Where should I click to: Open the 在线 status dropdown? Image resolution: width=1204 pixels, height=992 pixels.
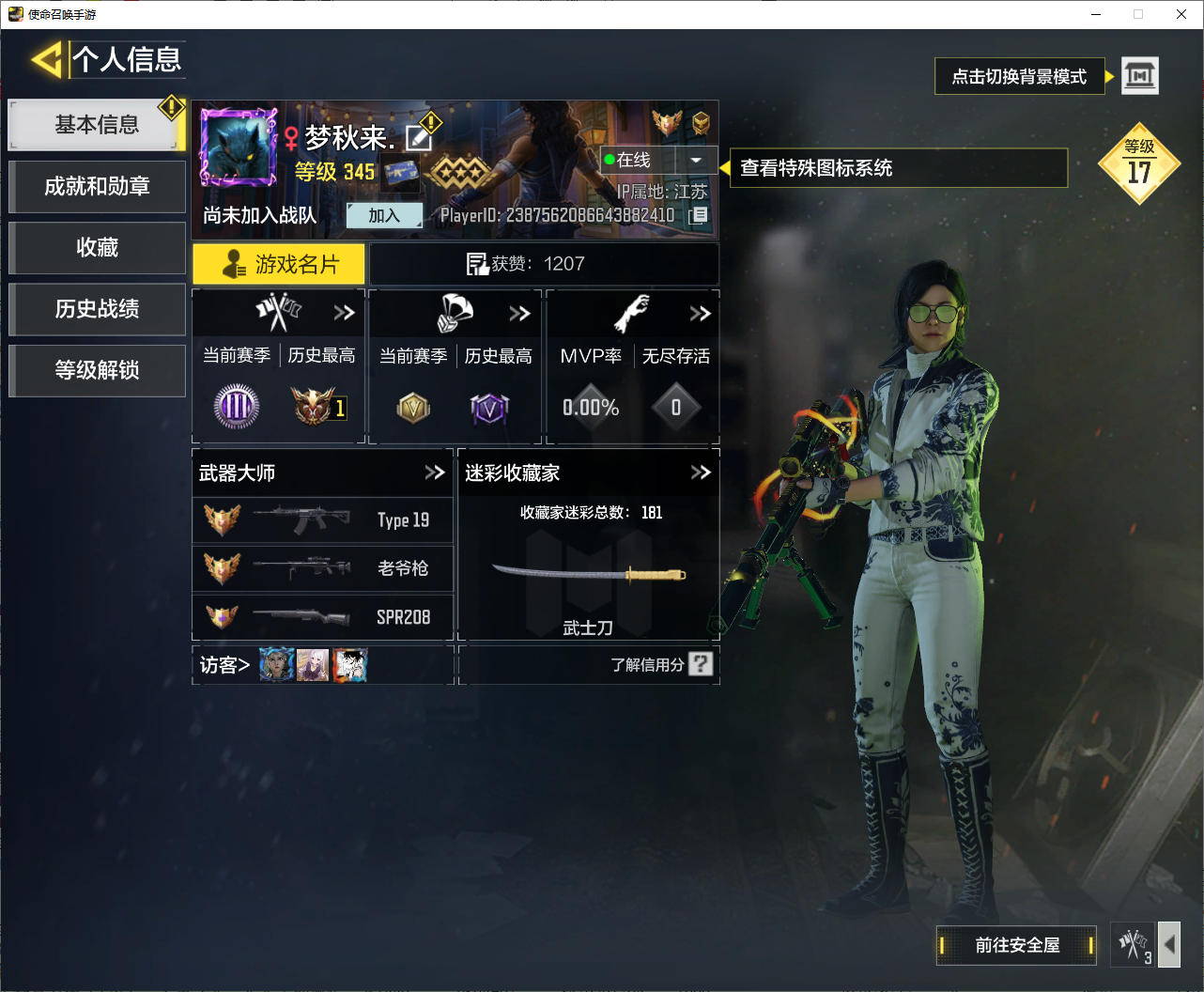[695, 161]
